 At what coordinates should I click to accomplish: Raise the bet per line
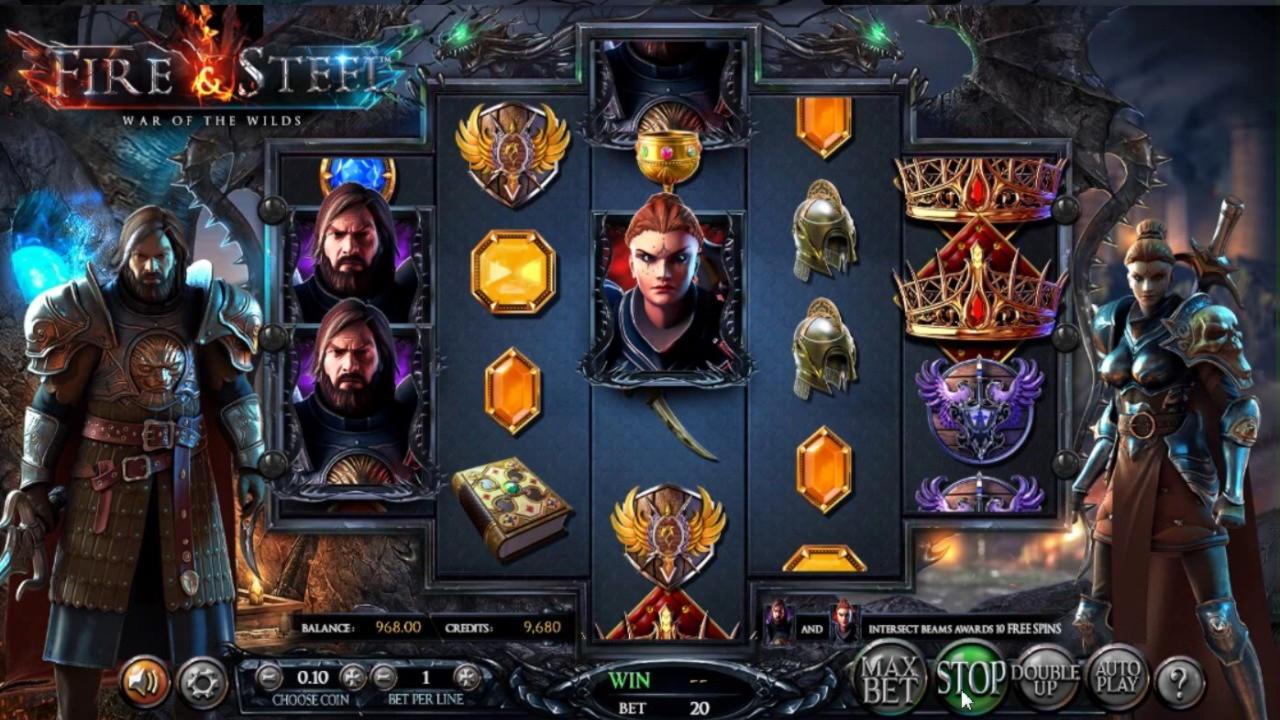tap(467, 677)
